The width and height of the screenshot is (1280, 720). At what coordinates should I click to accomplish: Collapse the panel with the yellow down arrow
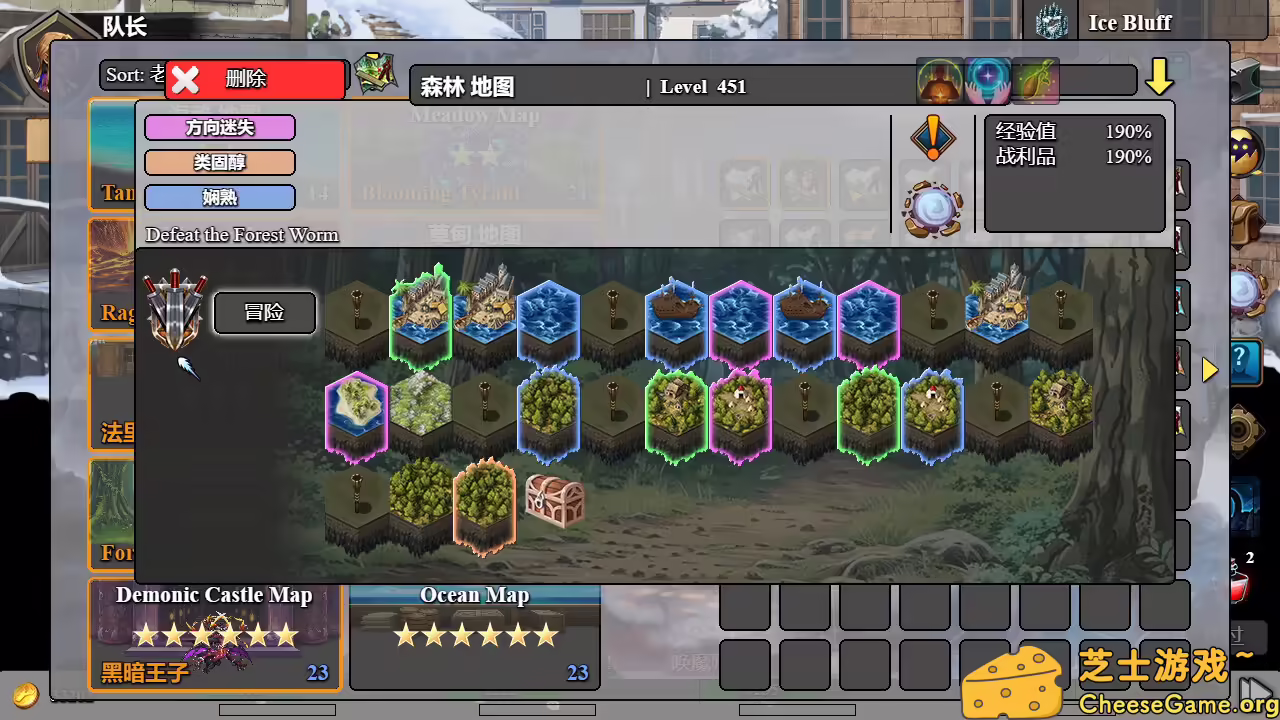pyautogui.click(x=1160, y=75)
